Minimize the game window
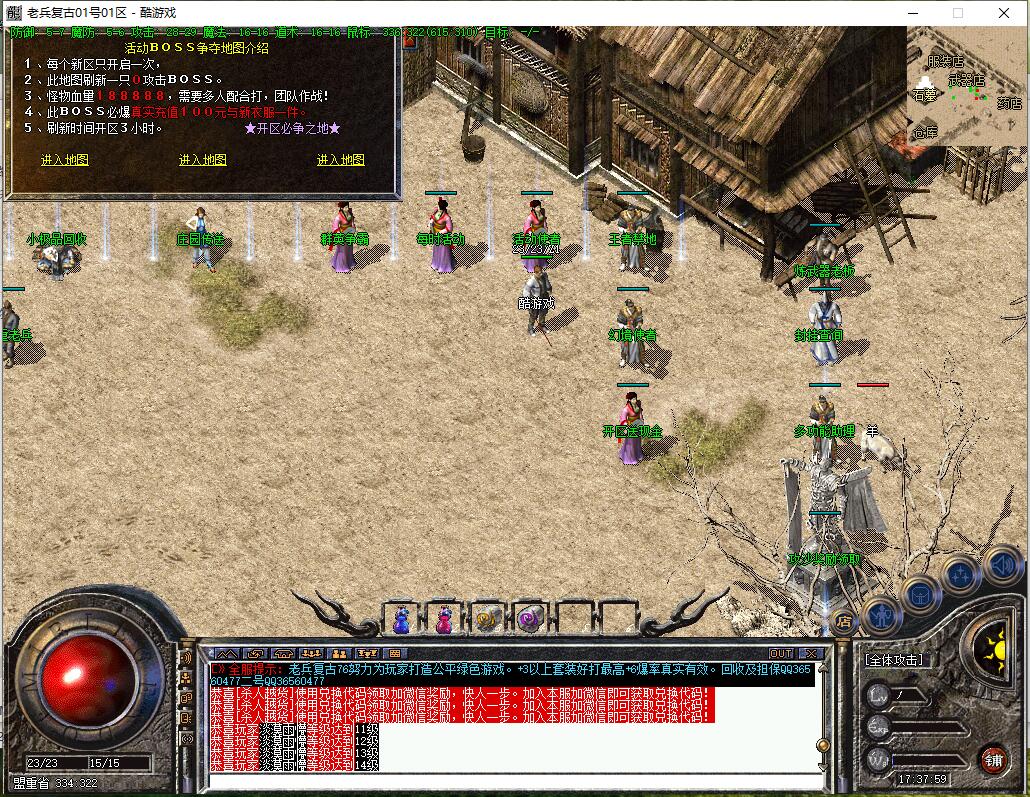Viewport: 1030px width, 797px height. [911, 13]
